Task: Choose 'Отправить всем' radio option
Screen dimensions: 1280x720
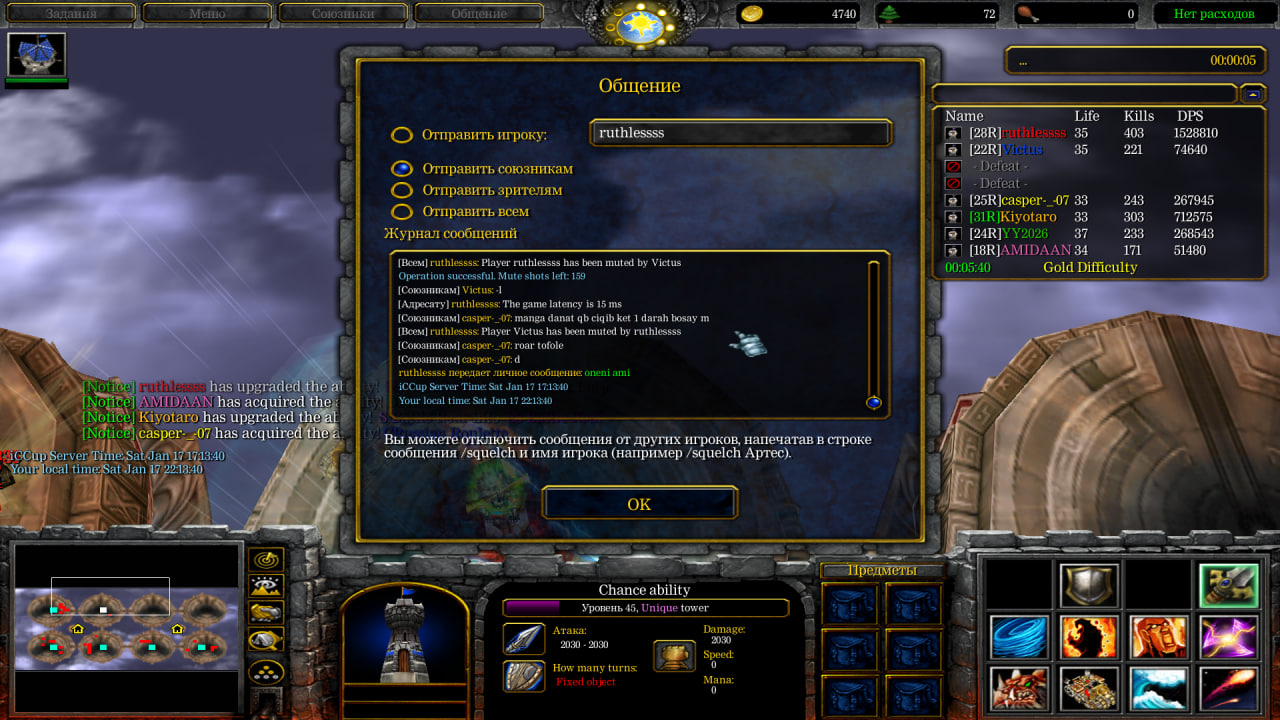Action: click(x=401, y=212)
